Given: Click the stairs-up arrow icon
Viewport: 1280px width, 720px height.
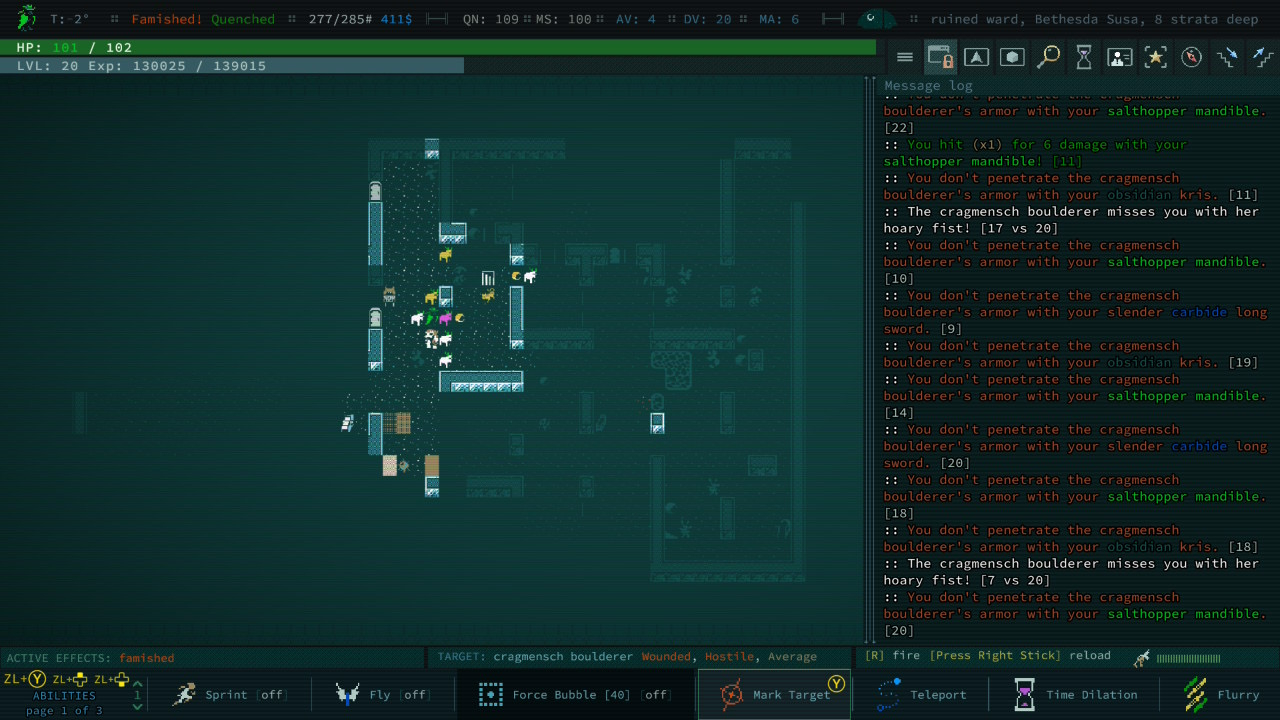Looking at the screenshot, I should (x=1262, y=58).
